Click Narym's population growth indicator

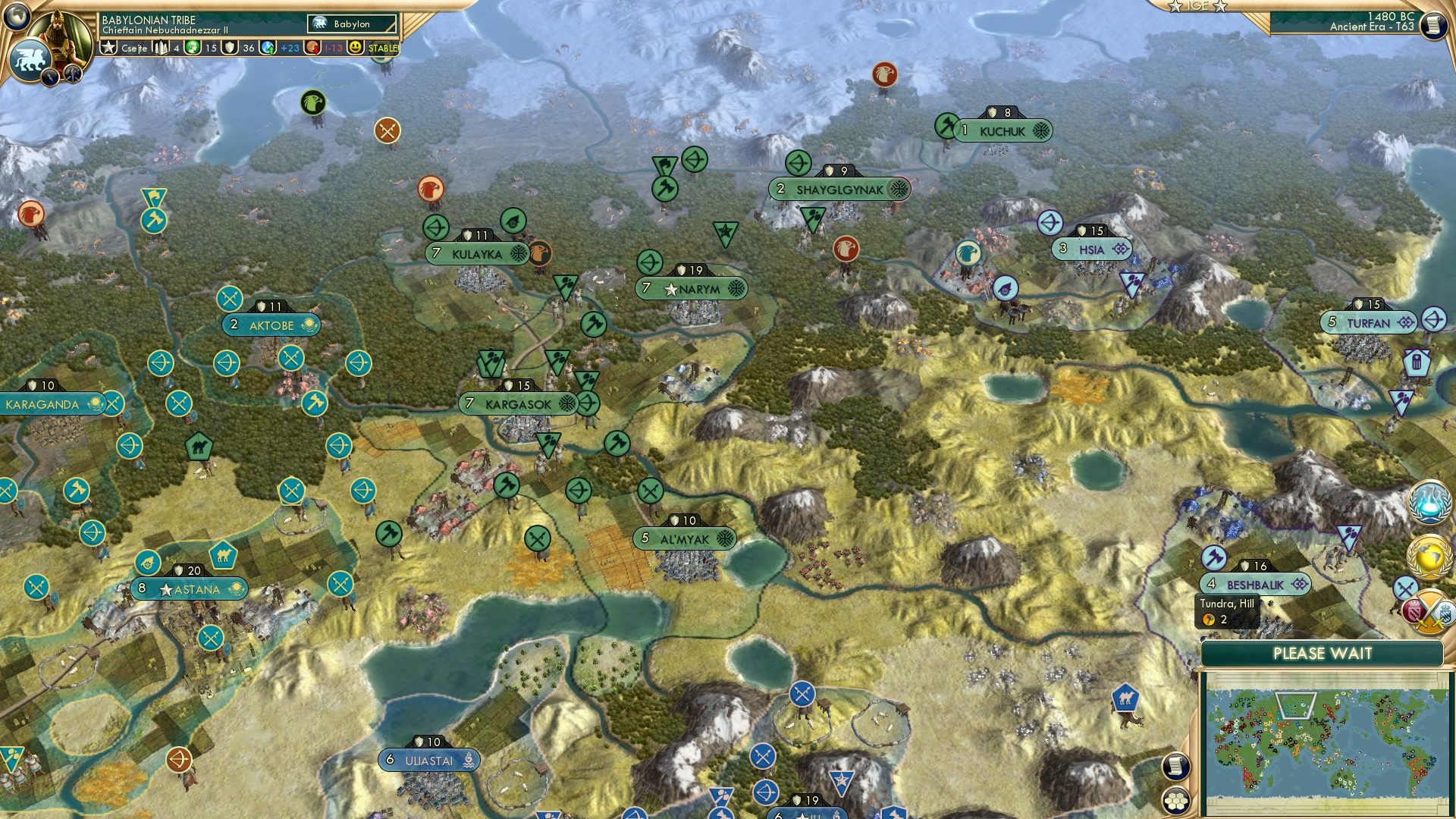coord(645,288)
